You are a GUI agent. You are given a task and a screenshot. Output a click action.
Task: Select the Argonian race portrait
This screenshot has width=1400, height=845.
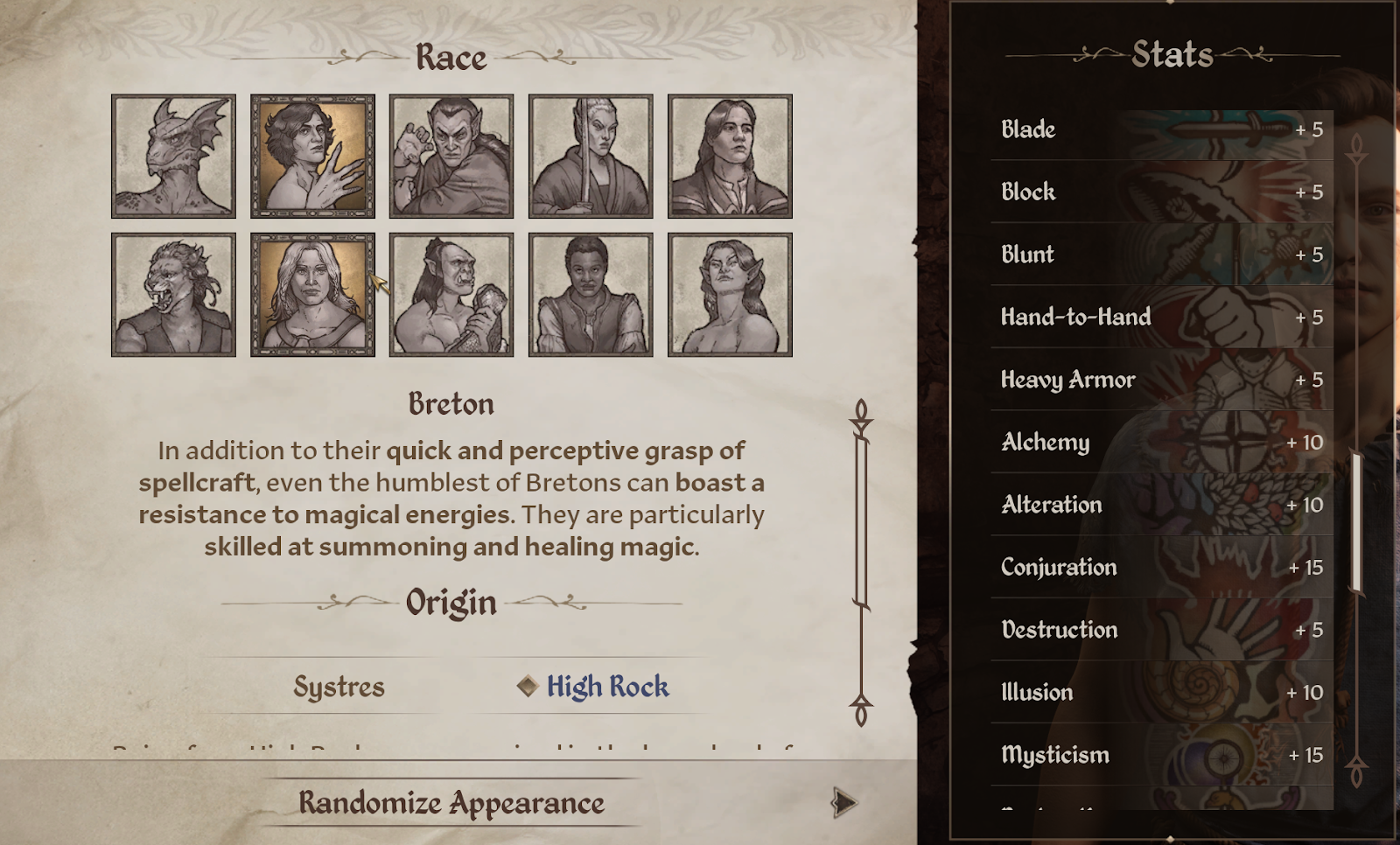pos(173,156)
